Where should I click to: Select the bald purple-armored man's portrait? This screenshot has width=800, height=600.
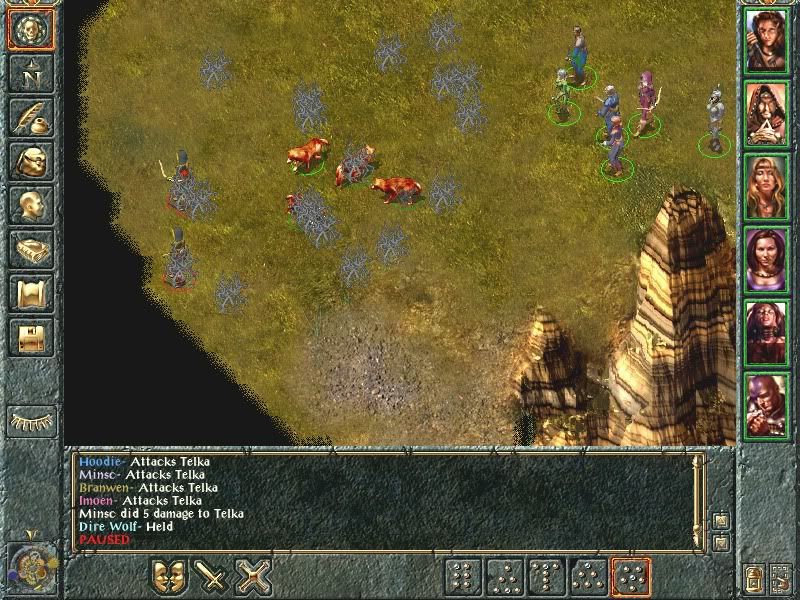point(767,403)
